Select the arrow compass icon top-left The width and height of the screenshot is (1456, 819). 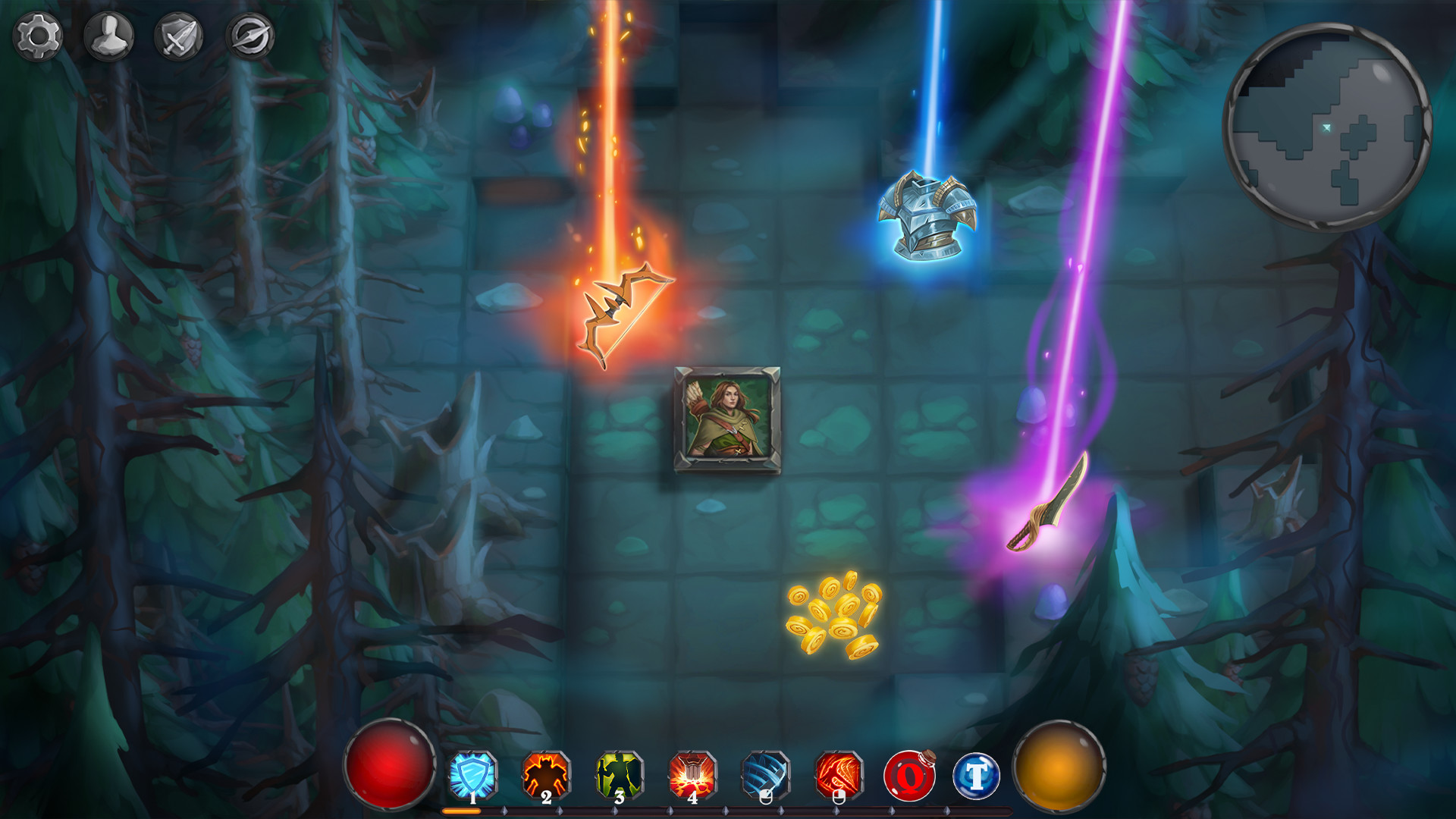252,35
